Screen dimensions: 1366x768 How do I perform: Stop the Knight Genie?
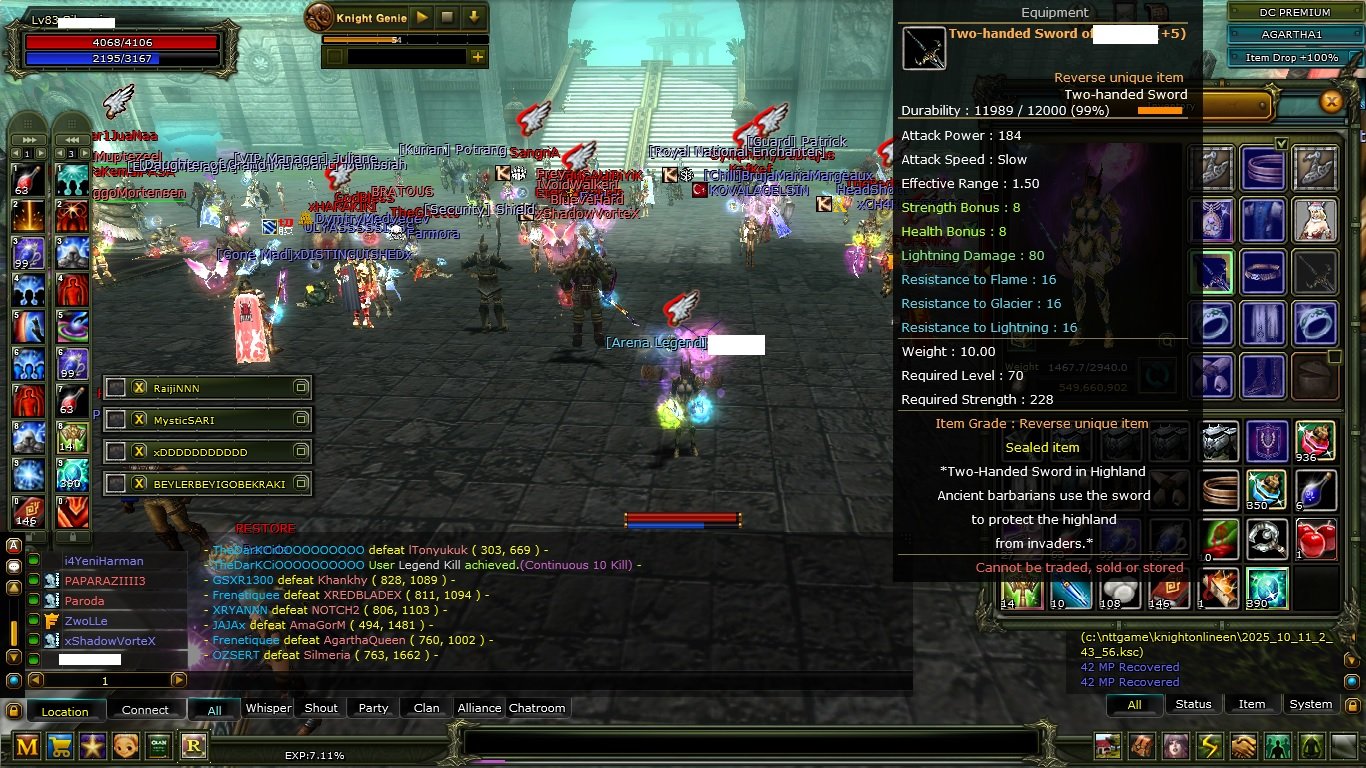point(447,17)
